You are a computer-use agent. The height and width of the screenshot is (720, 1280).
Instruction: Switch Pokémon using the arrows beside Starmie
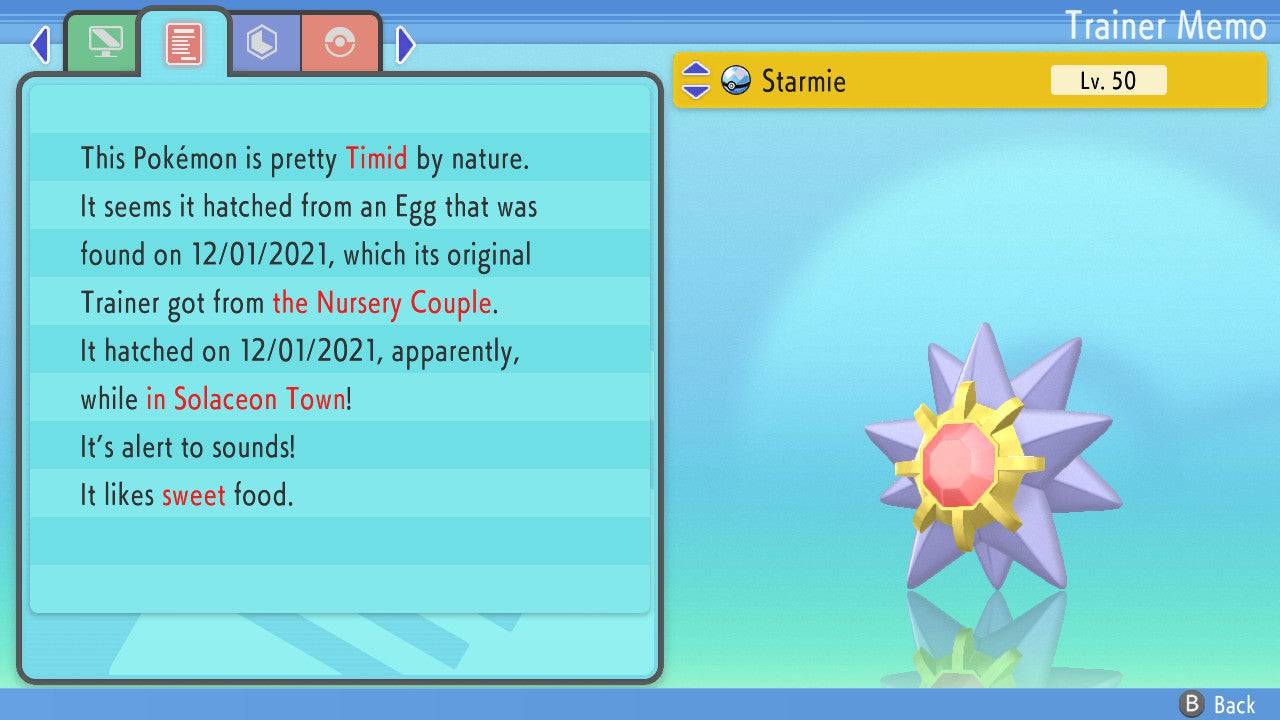(695, 80)
